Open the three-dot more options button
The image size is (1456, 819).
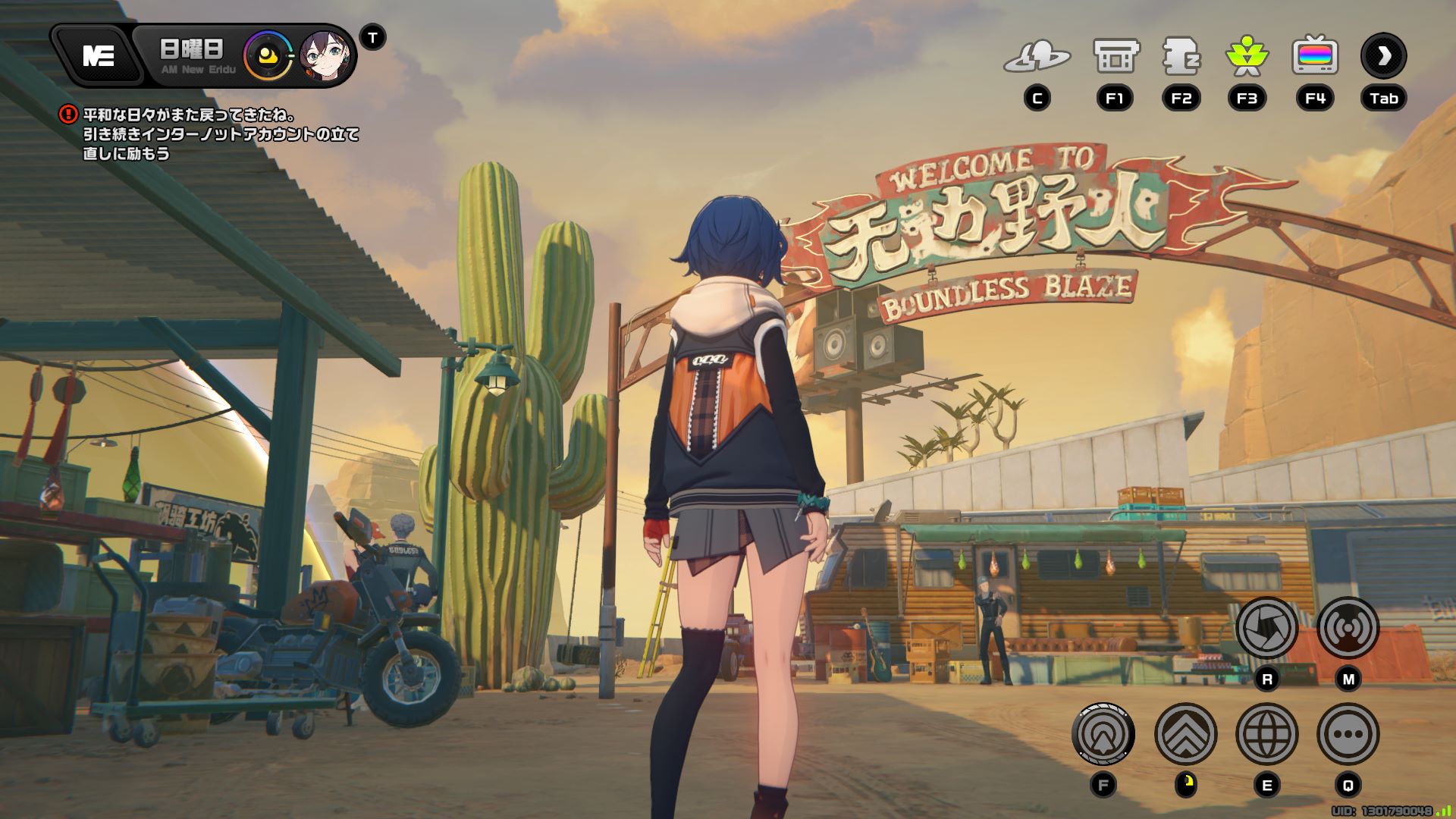[x=1348, y=734]
